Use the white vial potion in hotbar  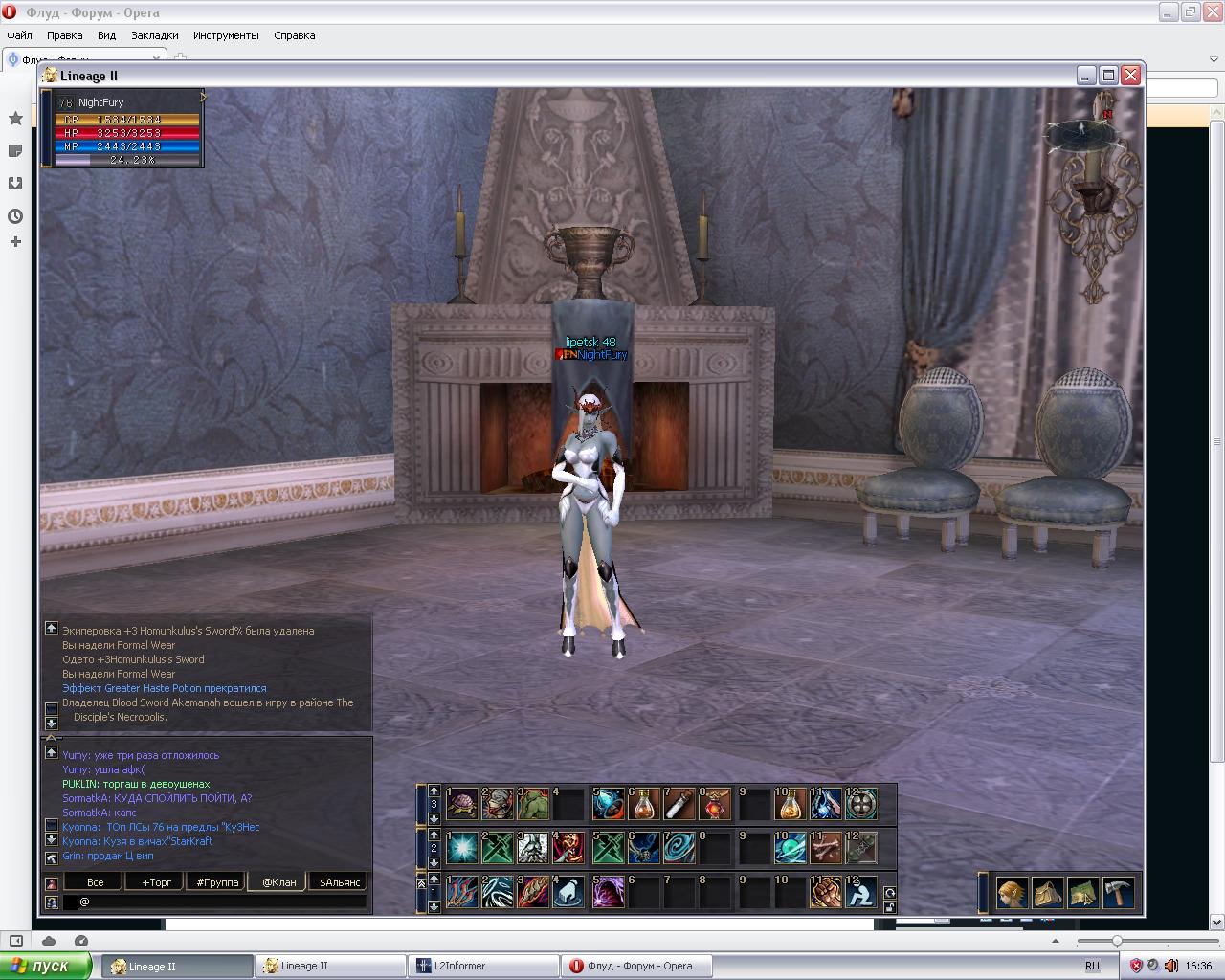680,805
